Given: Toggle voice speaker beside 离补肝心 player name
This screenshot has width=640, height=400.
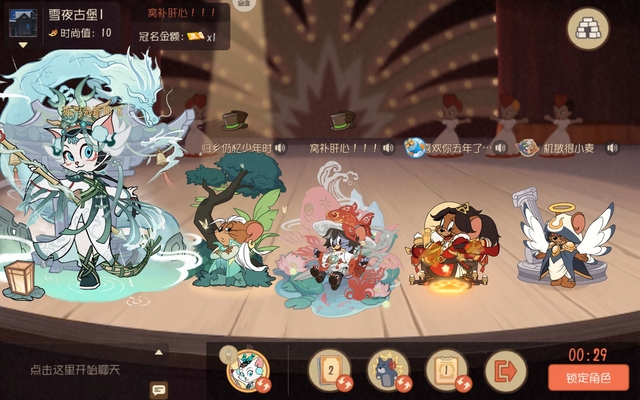Looking at the screenshot, I should pyautogui.click(x=389, y=148).
